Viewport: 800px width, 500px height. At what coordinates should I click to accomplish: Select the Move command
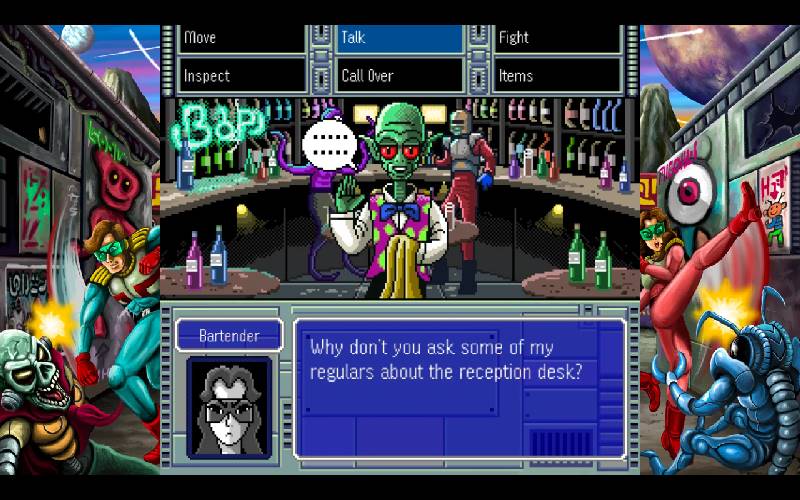[x=242, y=38]
